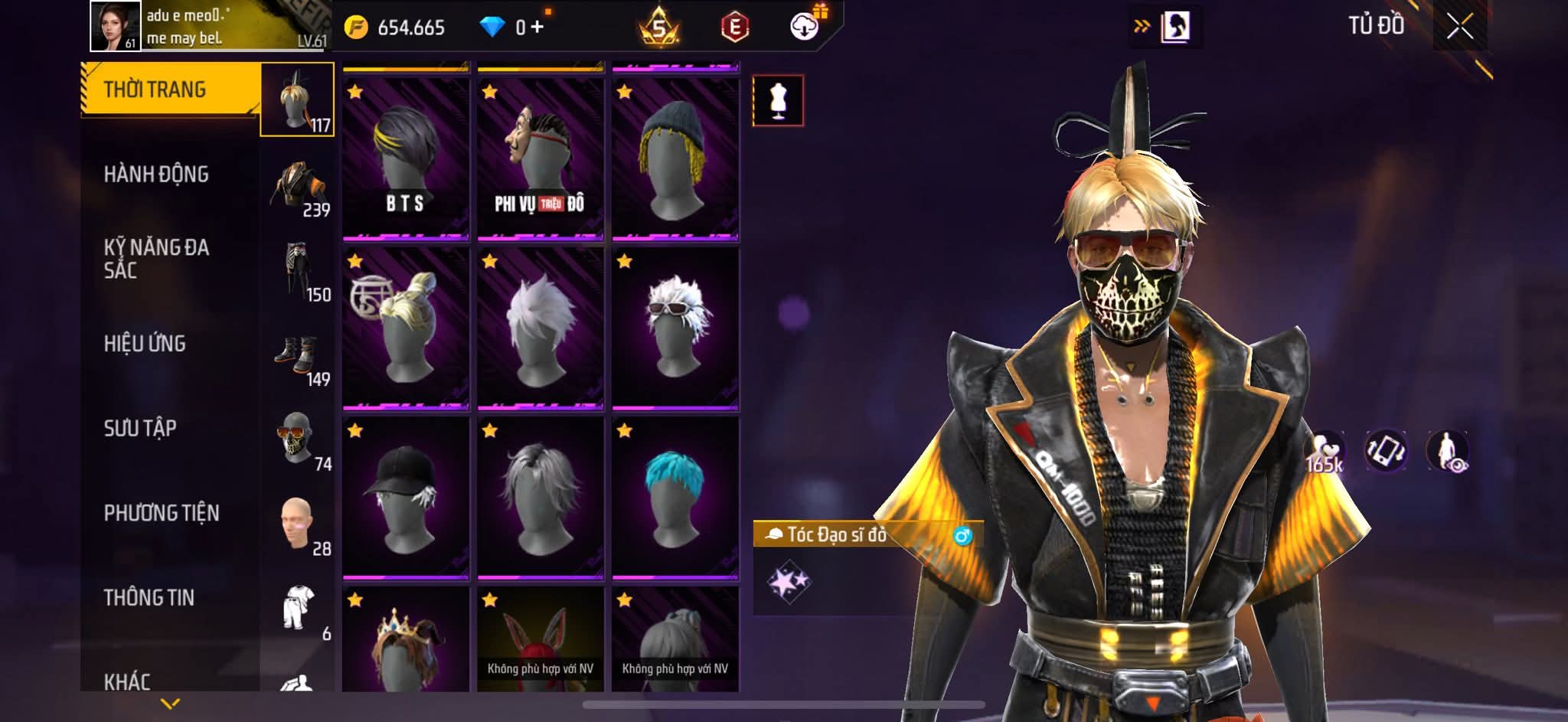1568x722 pixels.
Task: Open the Hành Động tab
Action: click(x=156, y=175)
